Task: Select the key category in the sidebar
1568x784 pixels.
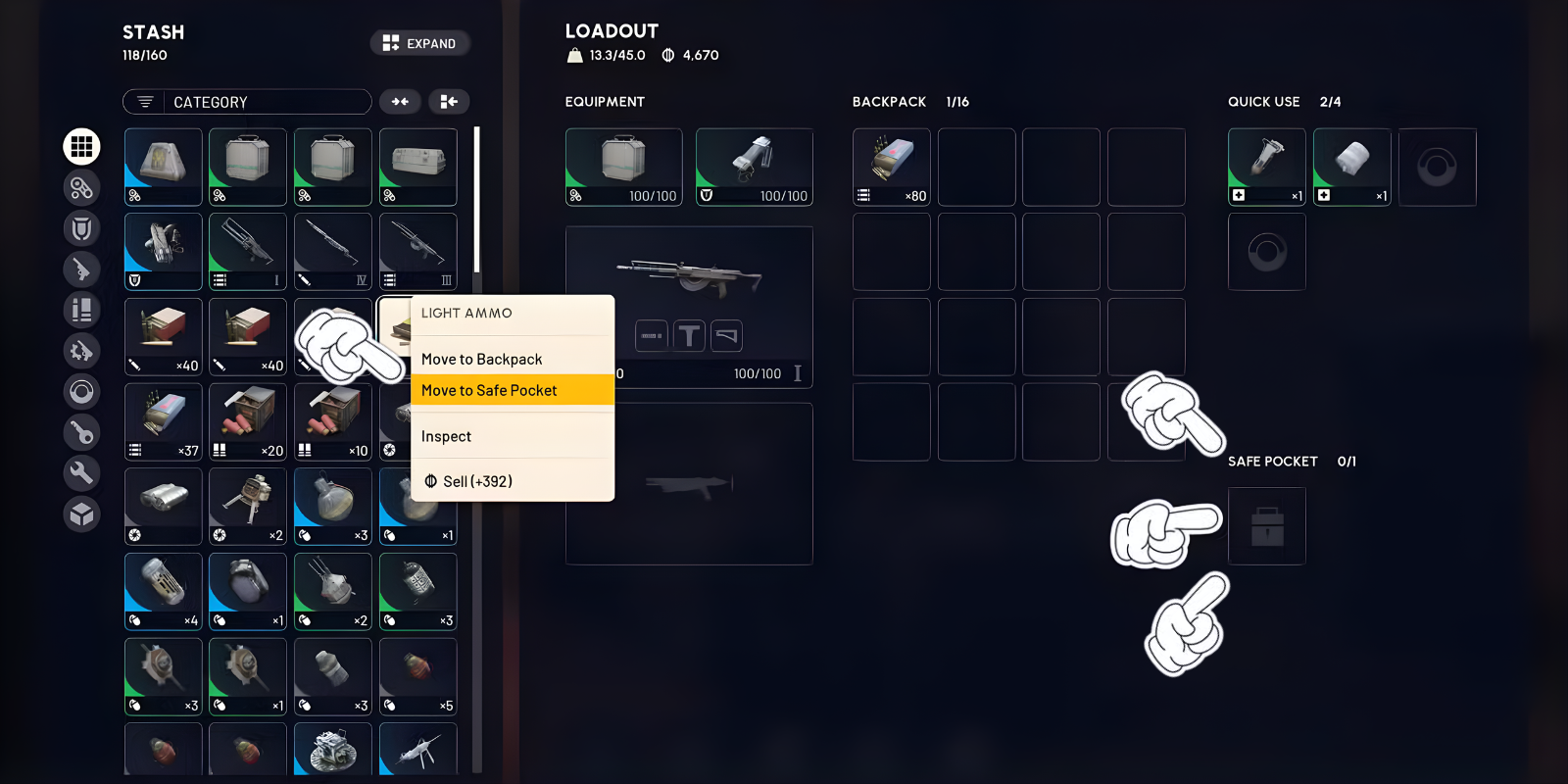Action: [82, 432]
